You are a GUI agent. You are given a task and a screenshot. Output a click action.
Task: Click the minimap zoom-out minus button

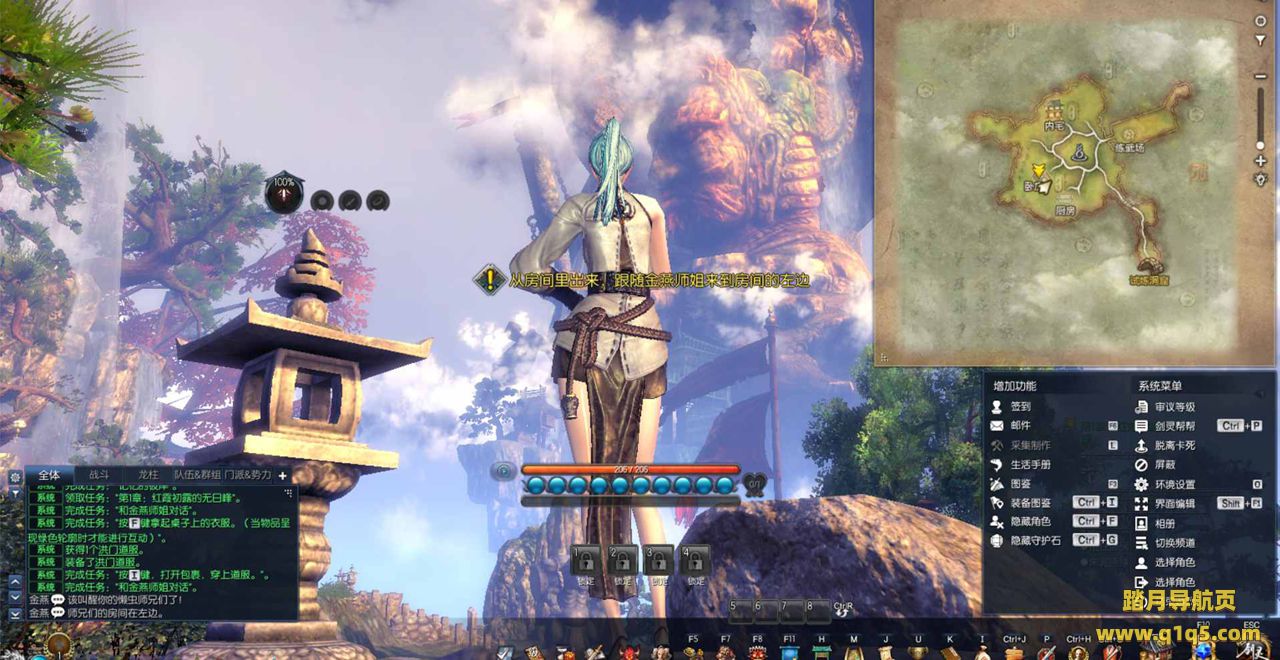1260,76
